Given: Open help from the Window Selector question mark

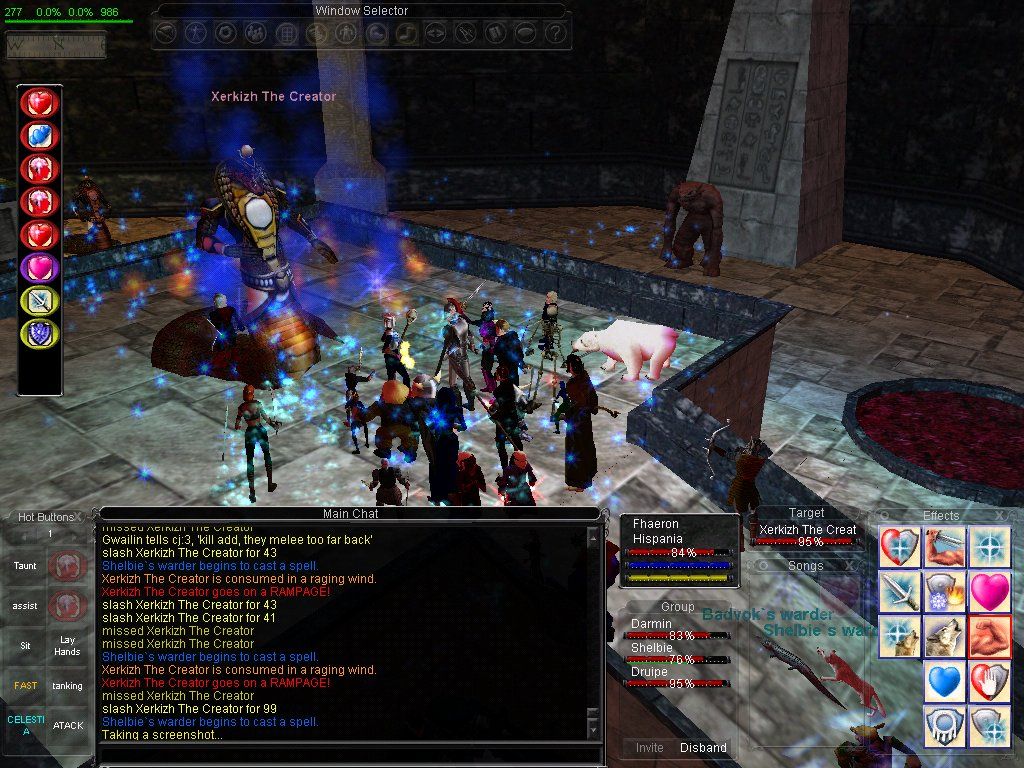Looking at the screenshot, I should (x=557, y=33).
